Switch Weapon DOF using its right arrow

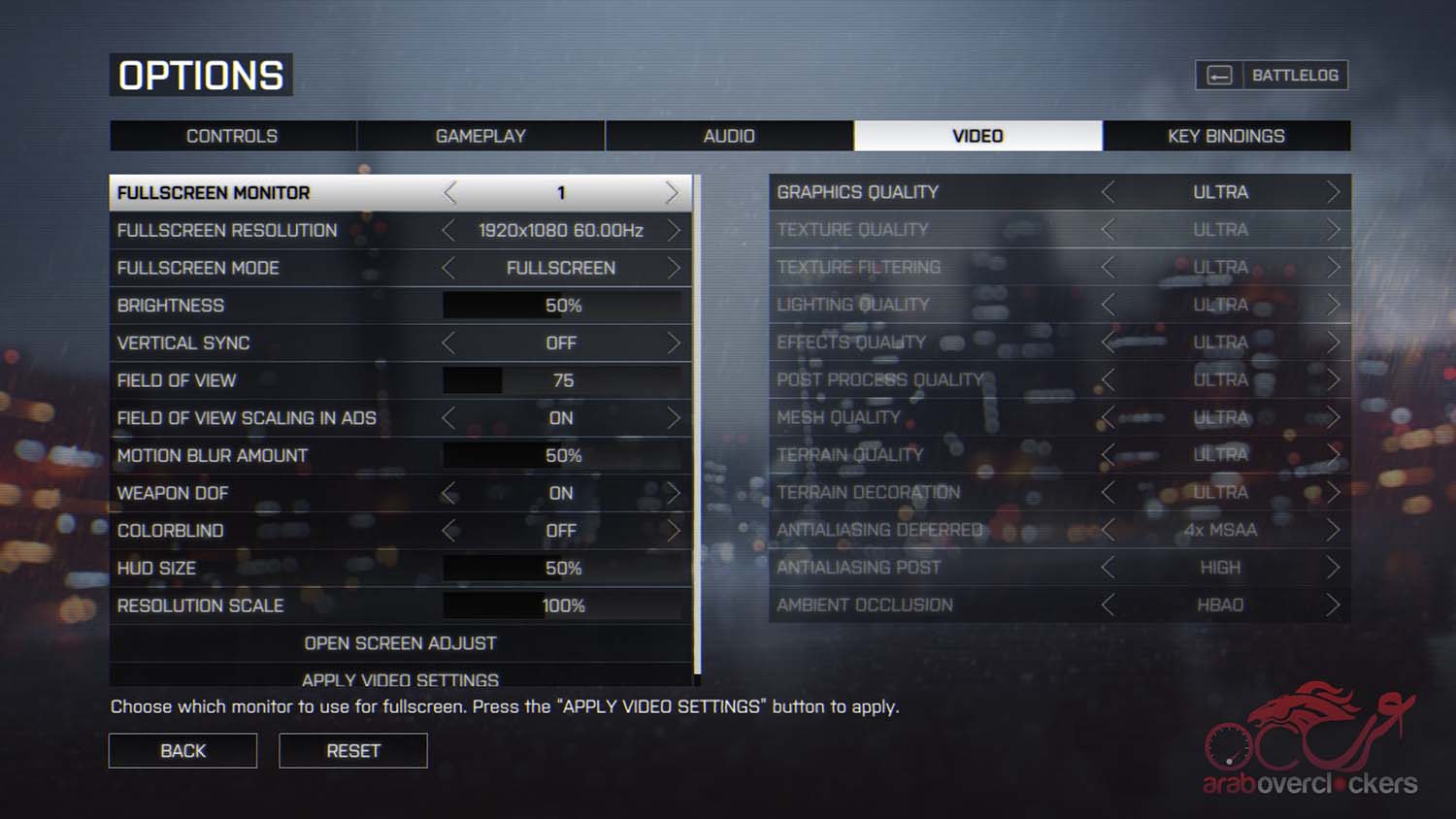point(673,494)
